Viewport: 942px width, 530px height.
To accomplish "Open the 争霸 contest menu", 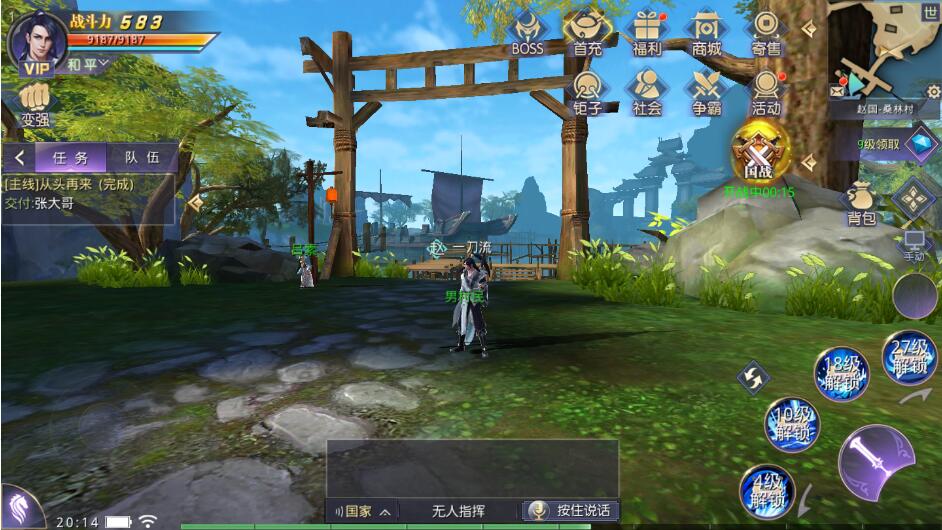I will click(706, 90).
